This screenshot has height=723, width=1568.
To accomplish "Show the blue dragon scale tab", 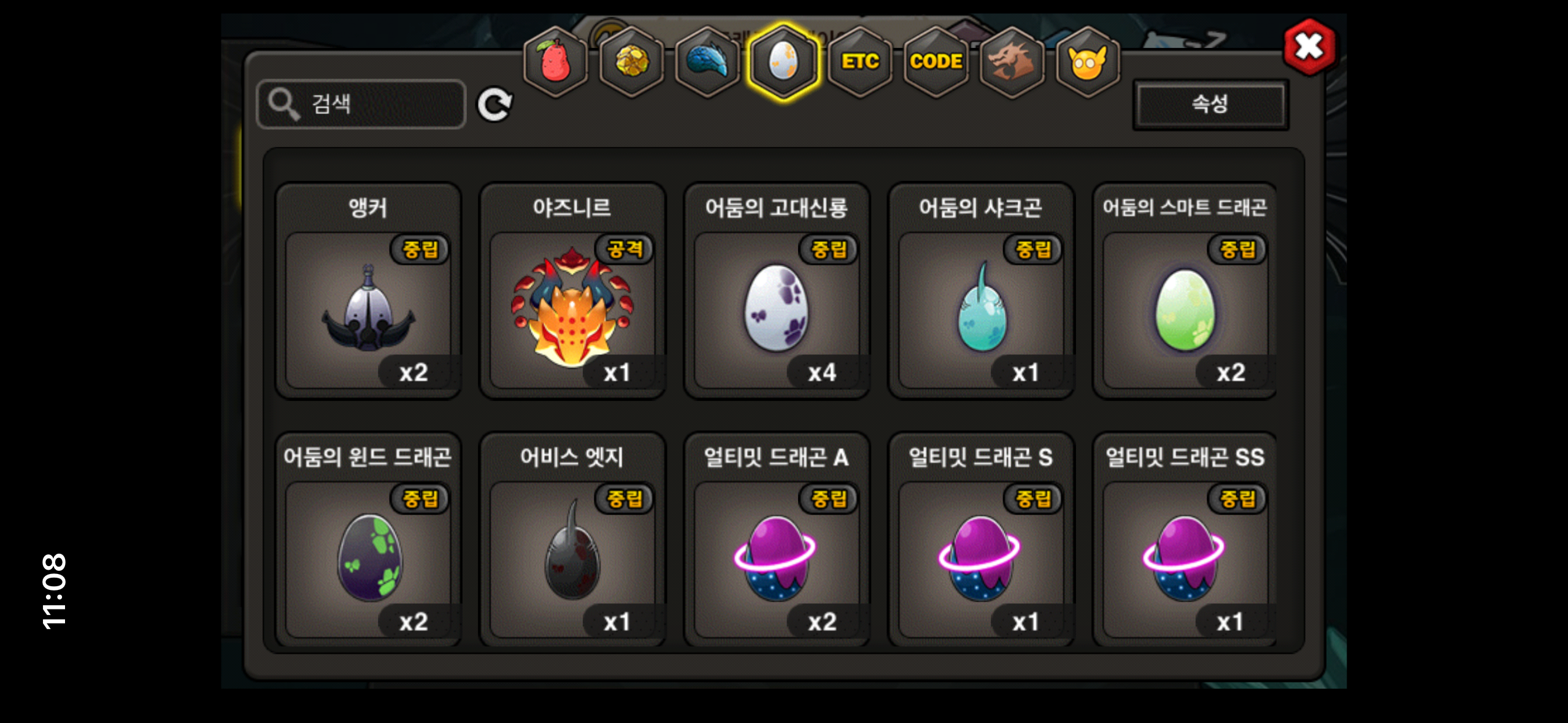I will coord(707,62).
